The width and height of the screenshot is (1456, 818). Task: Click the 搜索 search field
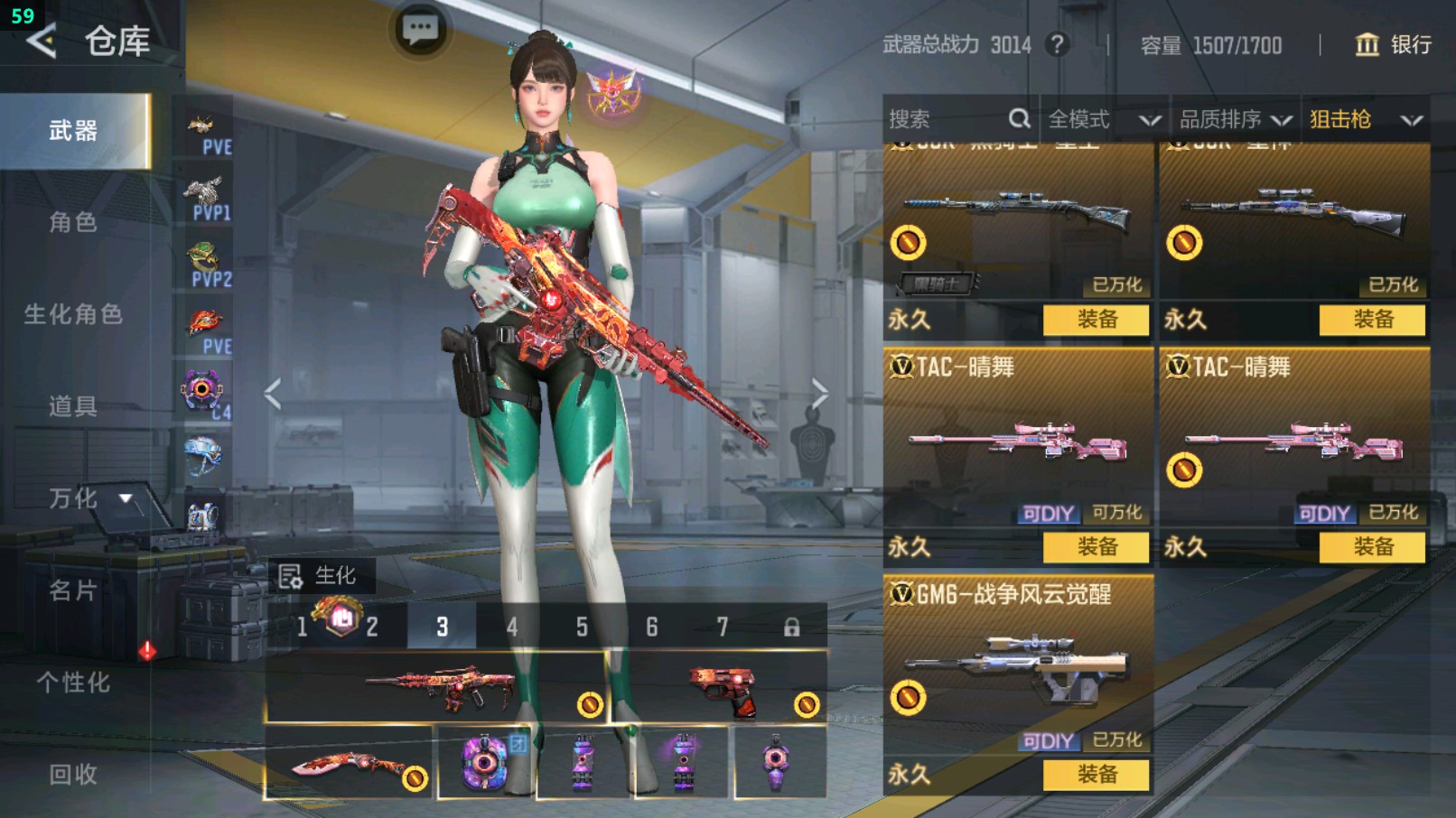pos(948,119)
